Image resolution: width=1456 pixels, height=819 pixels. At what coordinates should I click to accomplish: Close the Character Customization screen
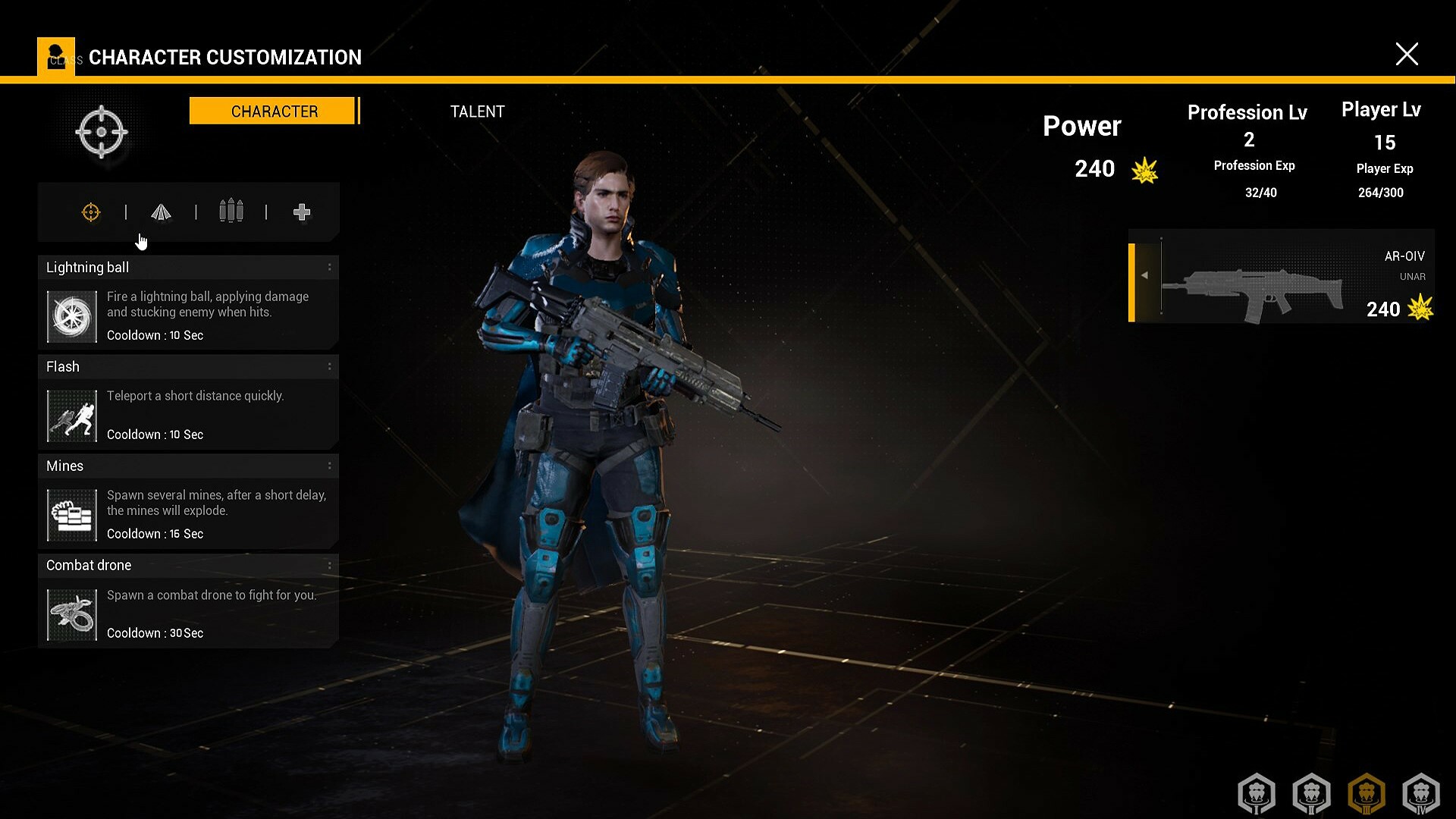point(1407,54)
